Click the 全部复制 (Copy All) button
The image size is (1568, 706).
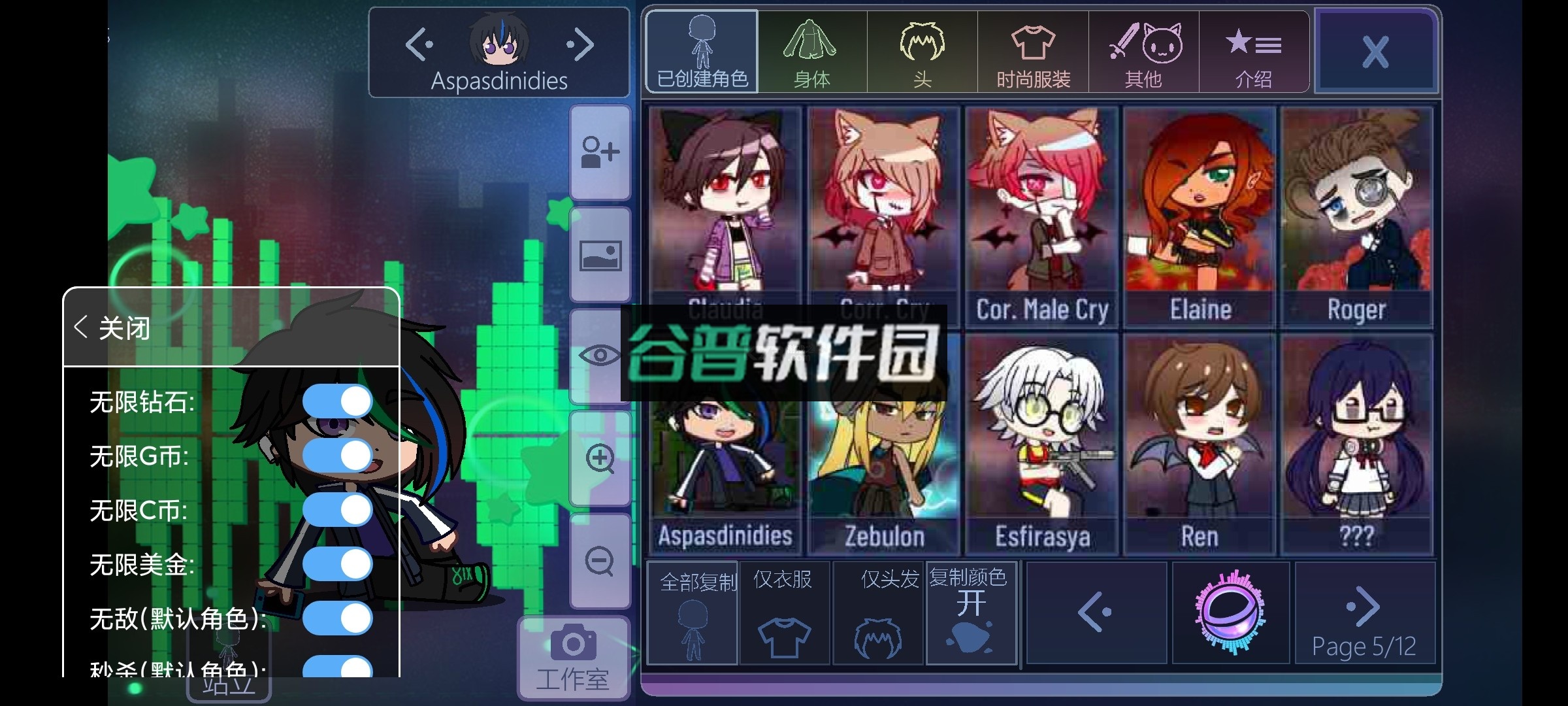pyautogui.click(x=693, y=611)
